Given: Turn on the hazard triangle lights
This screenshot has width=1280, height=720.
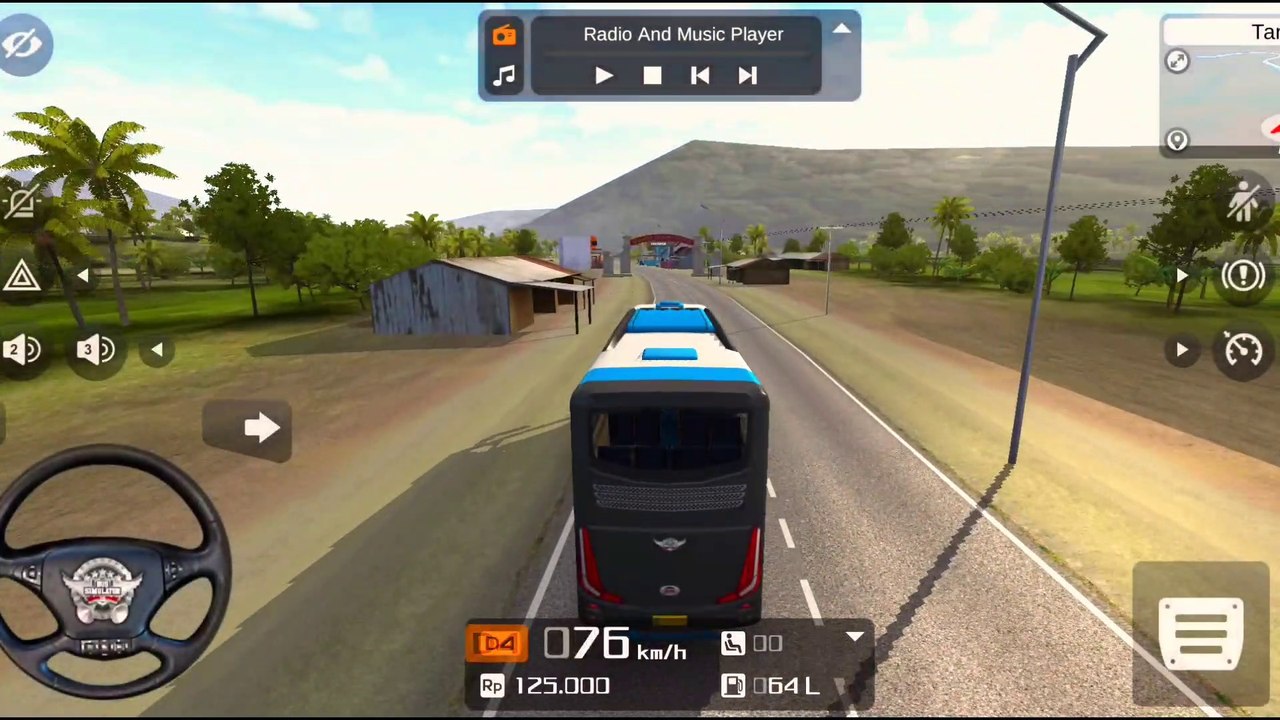Looking at the screenshot, I should (20, 275).
